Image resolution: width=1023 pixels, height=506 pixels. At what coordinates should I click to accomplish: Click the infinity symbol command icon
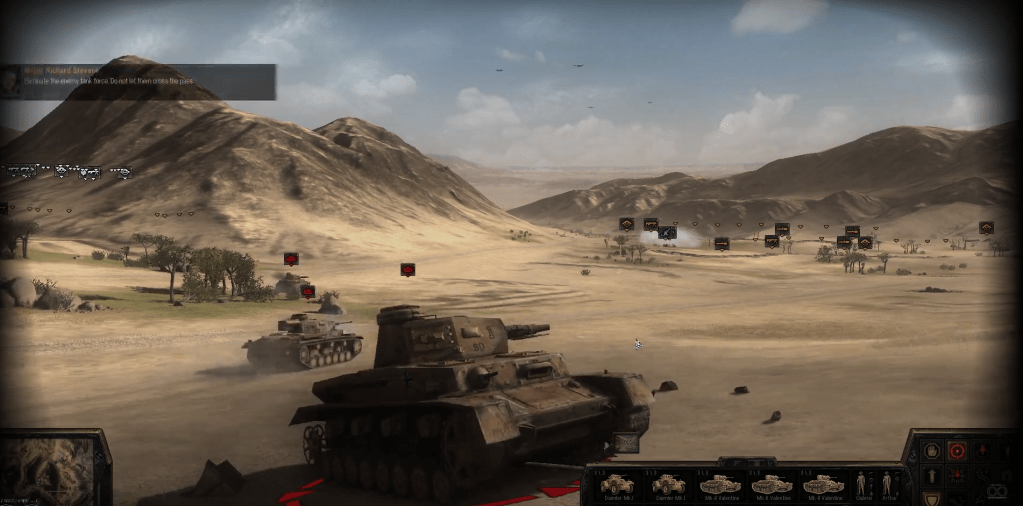pyautogui.click(x=995, y=491)
